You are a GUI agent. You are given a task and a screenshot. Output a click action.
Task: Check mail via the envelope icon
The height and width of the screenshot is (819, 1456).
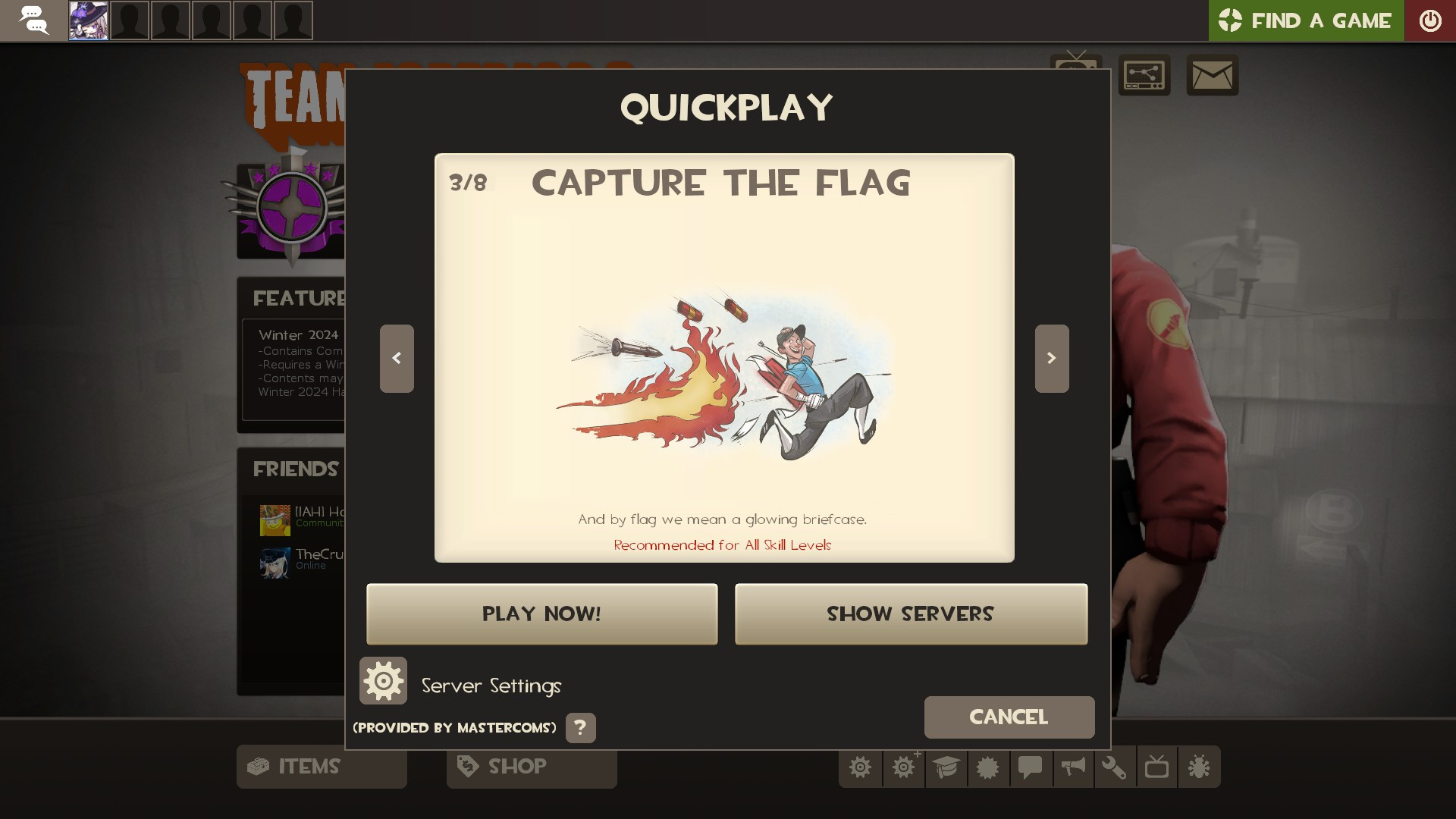click(1213, 75)
